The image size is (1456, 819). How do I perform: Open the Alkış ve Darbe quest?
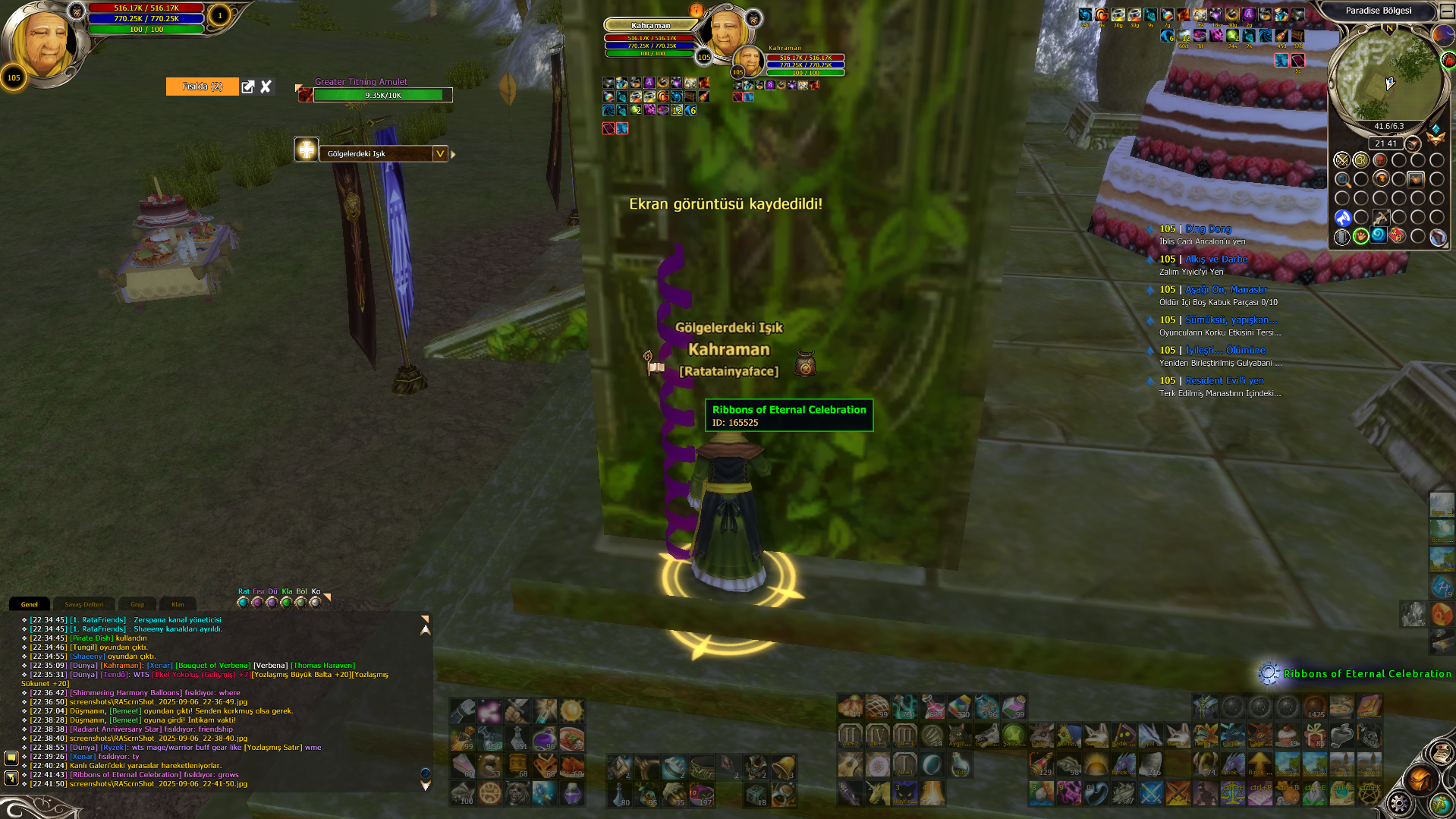[x=1215, y=259]
